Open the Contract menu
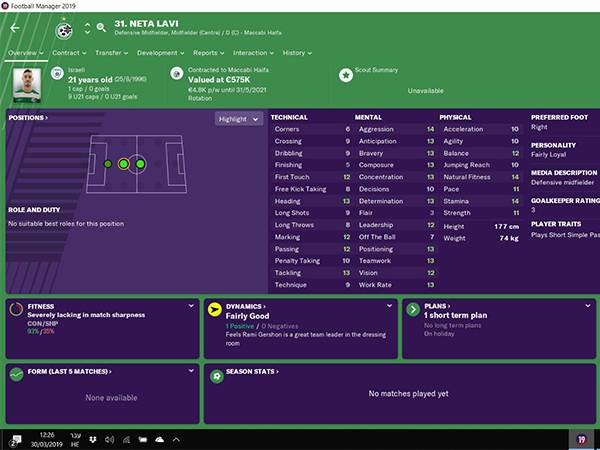Viewport: 600px width, 450px height. click(69, 52)
